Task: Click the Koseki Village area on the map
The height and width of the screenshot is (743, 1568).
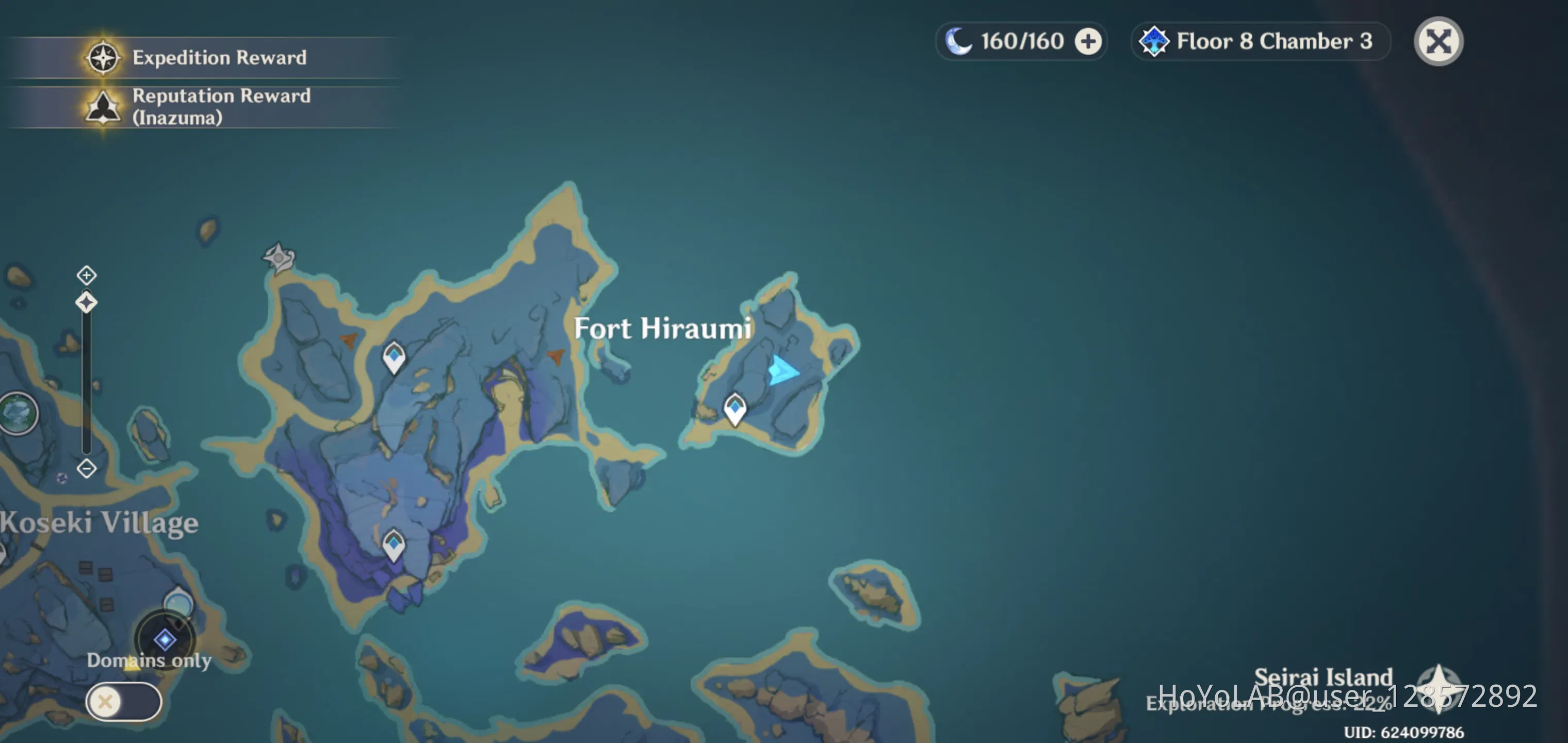Action: coord(99,523)
